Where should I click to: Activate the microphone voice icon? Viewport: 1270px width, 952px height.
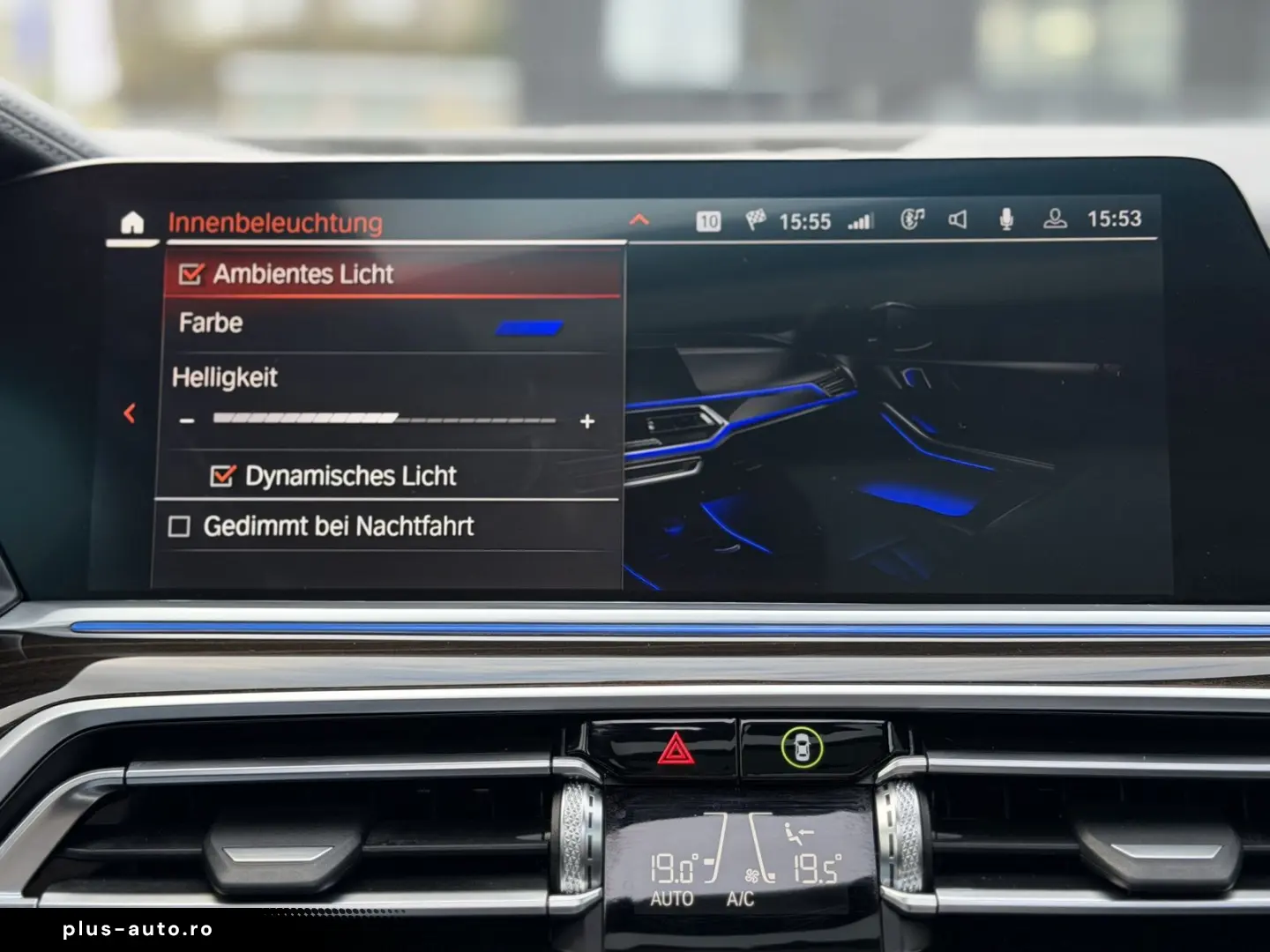[1006, 219]
